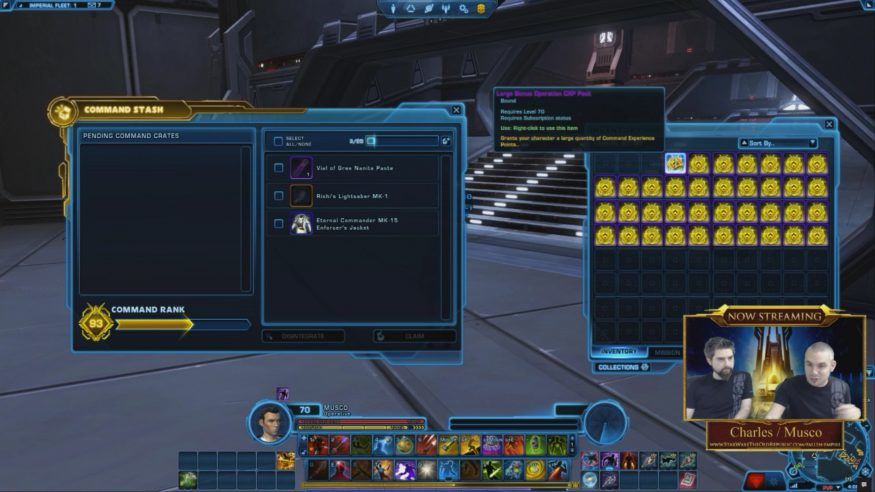Select the Vial of Gree Nanite Paste icon
This screenshot has width=875, height=492.
pos(301,168)
